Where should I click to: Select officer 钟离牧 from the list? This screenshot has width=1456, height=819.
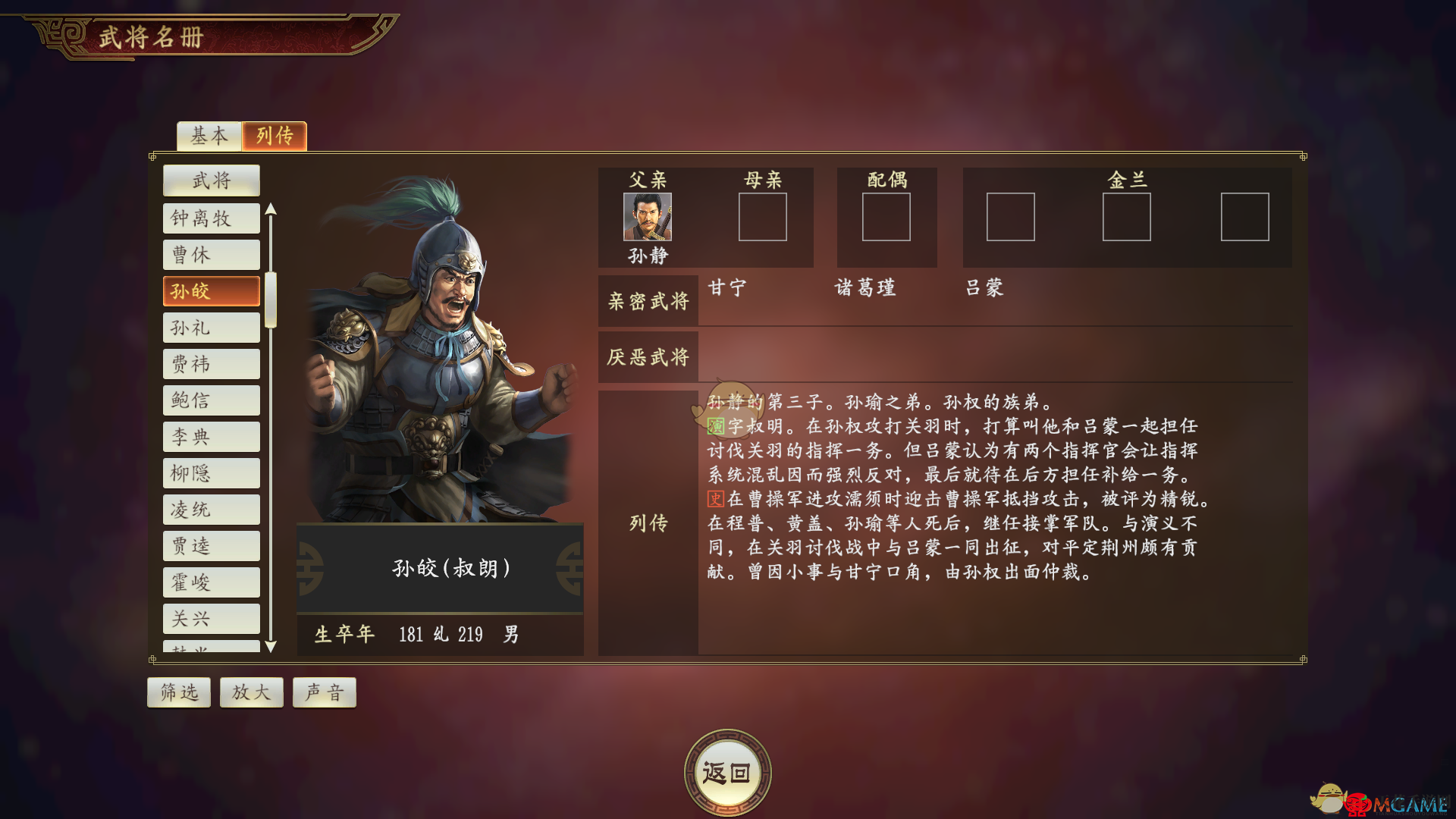point(212,218)
